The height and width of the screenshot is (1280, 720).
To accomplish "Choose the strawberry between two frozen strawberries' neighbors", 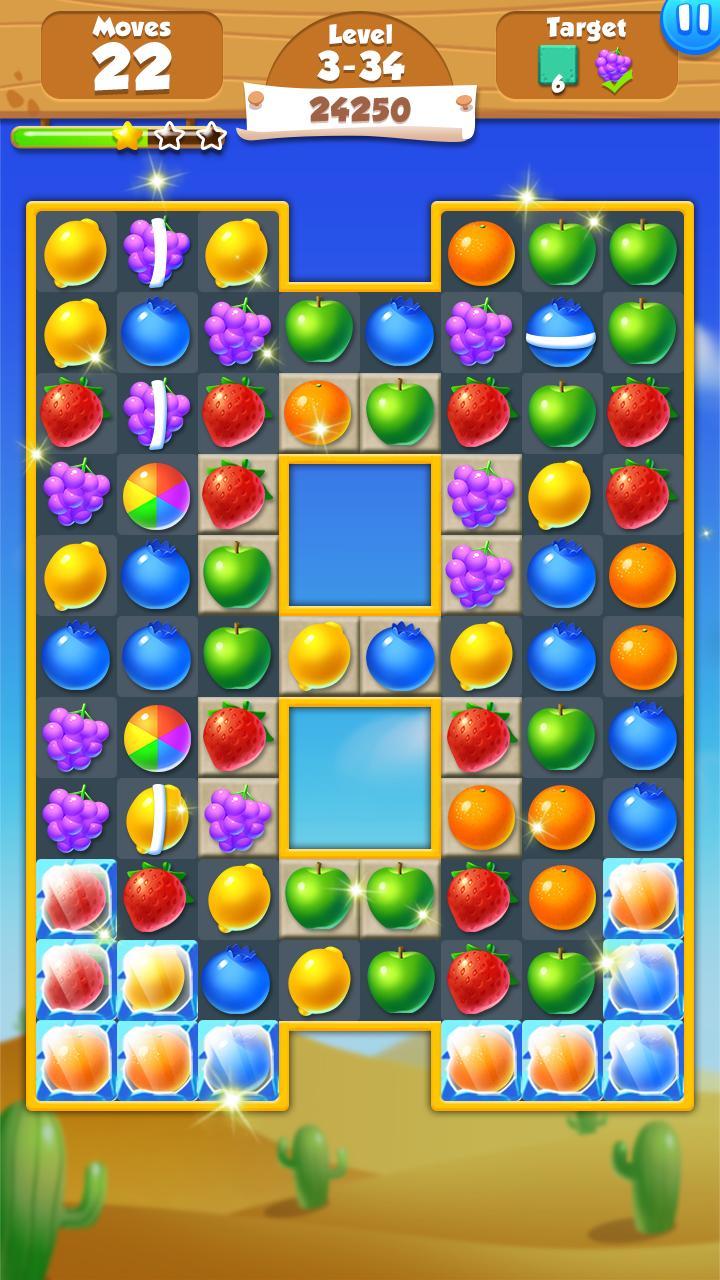I will point(157,897).
